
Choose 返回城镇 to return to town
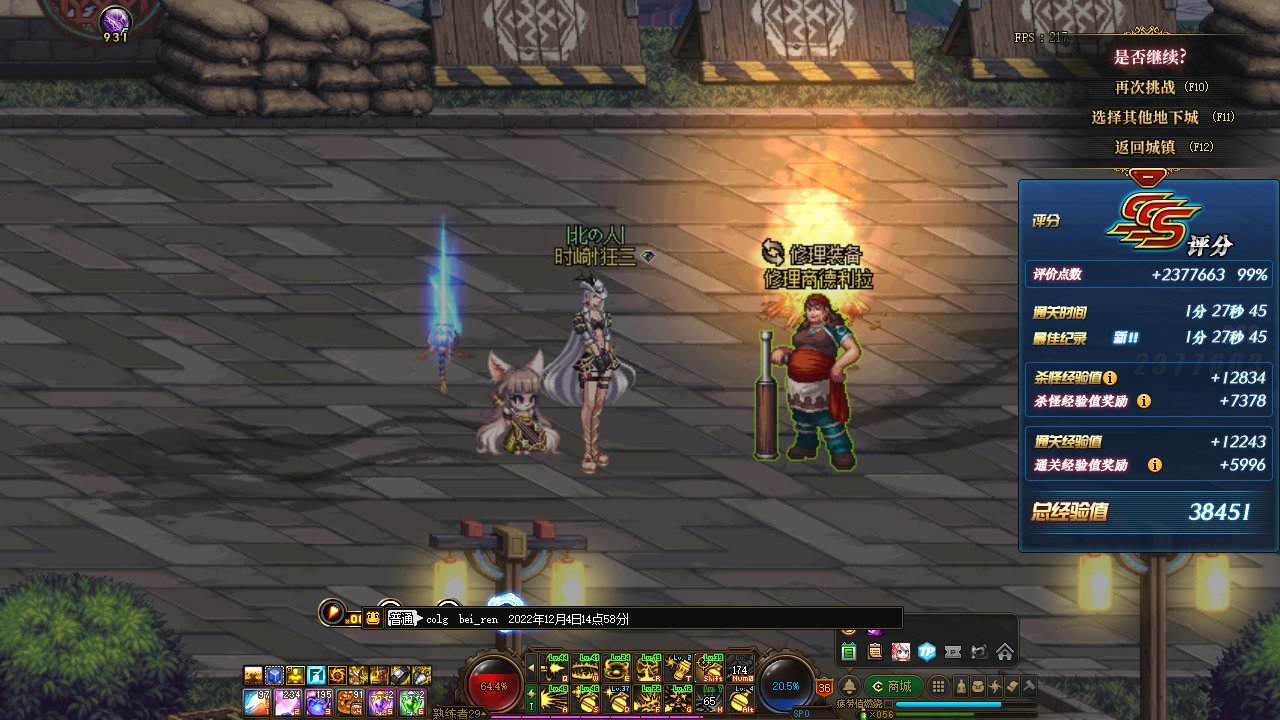[x=1145, y=147]
